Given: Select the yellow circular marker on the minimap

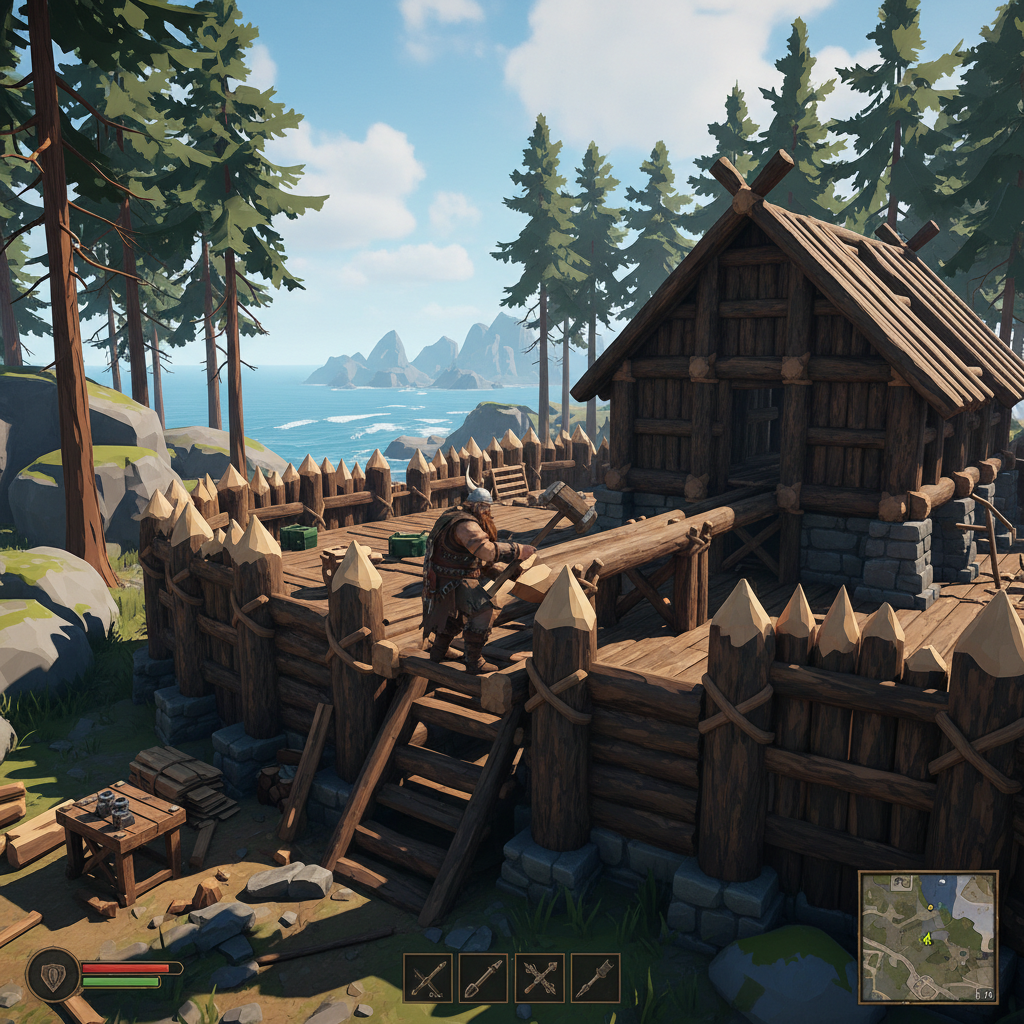Looking at the screenshot, I should (930, 905).
